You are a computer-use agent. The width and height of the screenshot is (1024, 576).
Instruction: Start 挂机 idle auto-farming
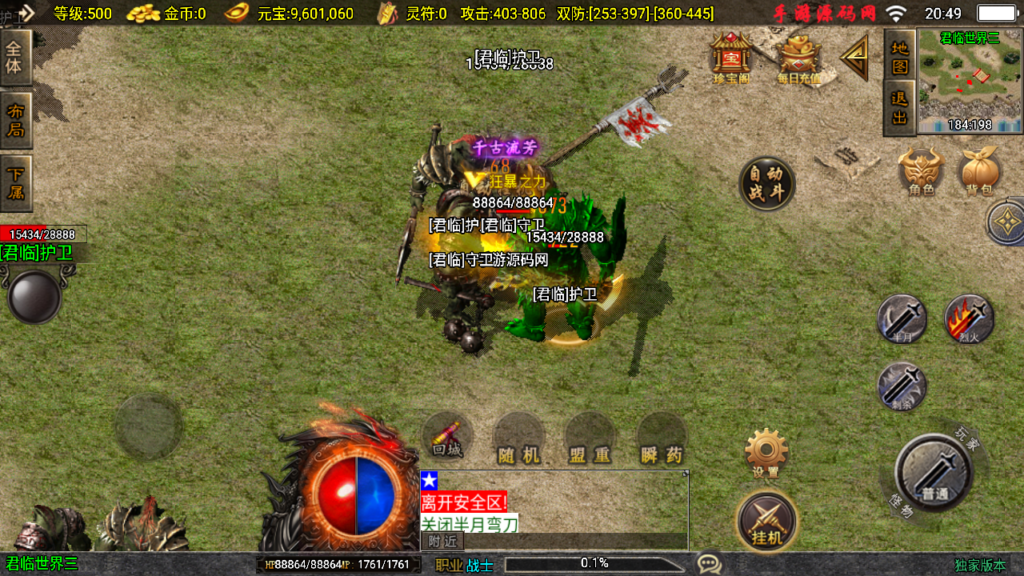click(767, 520)
